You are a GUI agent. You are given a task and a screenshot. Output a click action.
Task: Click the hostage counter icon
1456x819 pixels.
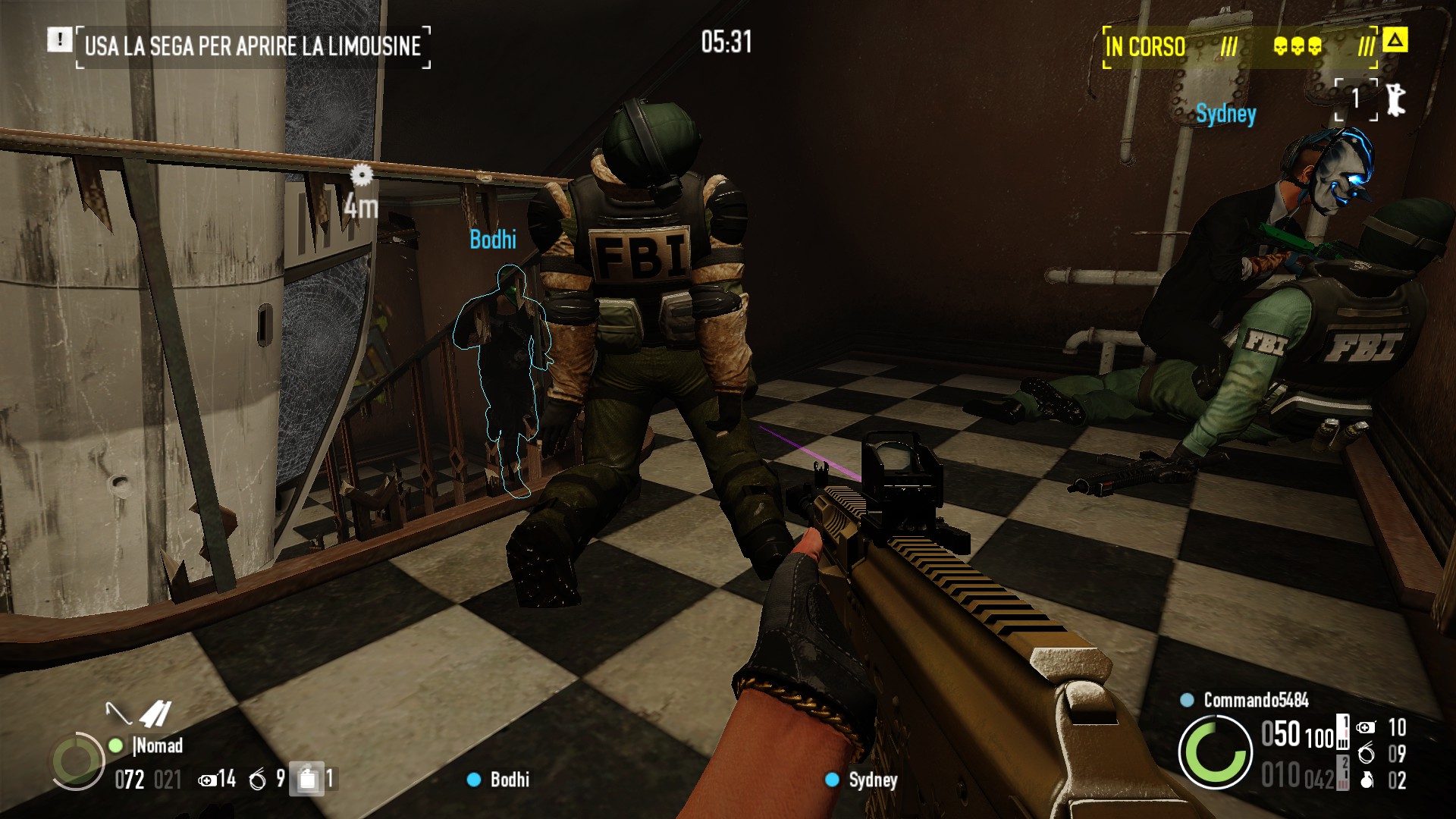point(1395,99)
